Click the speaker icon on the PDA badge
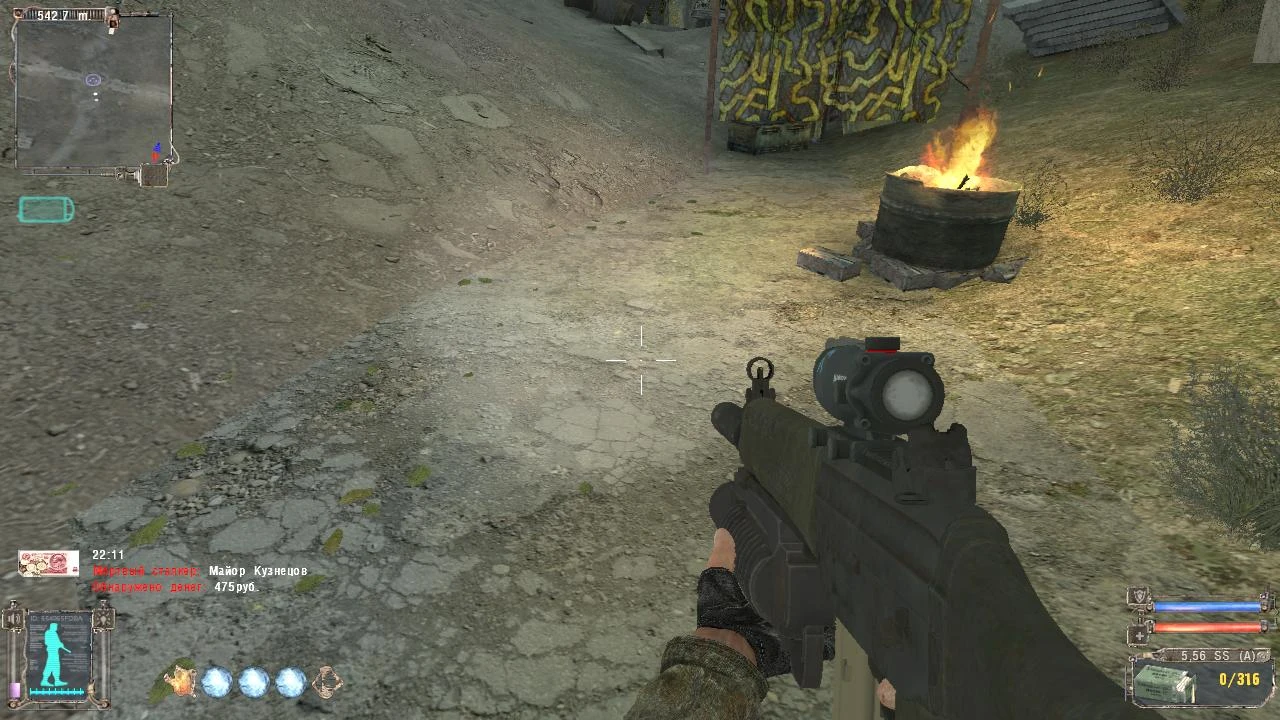 [13, 617]
